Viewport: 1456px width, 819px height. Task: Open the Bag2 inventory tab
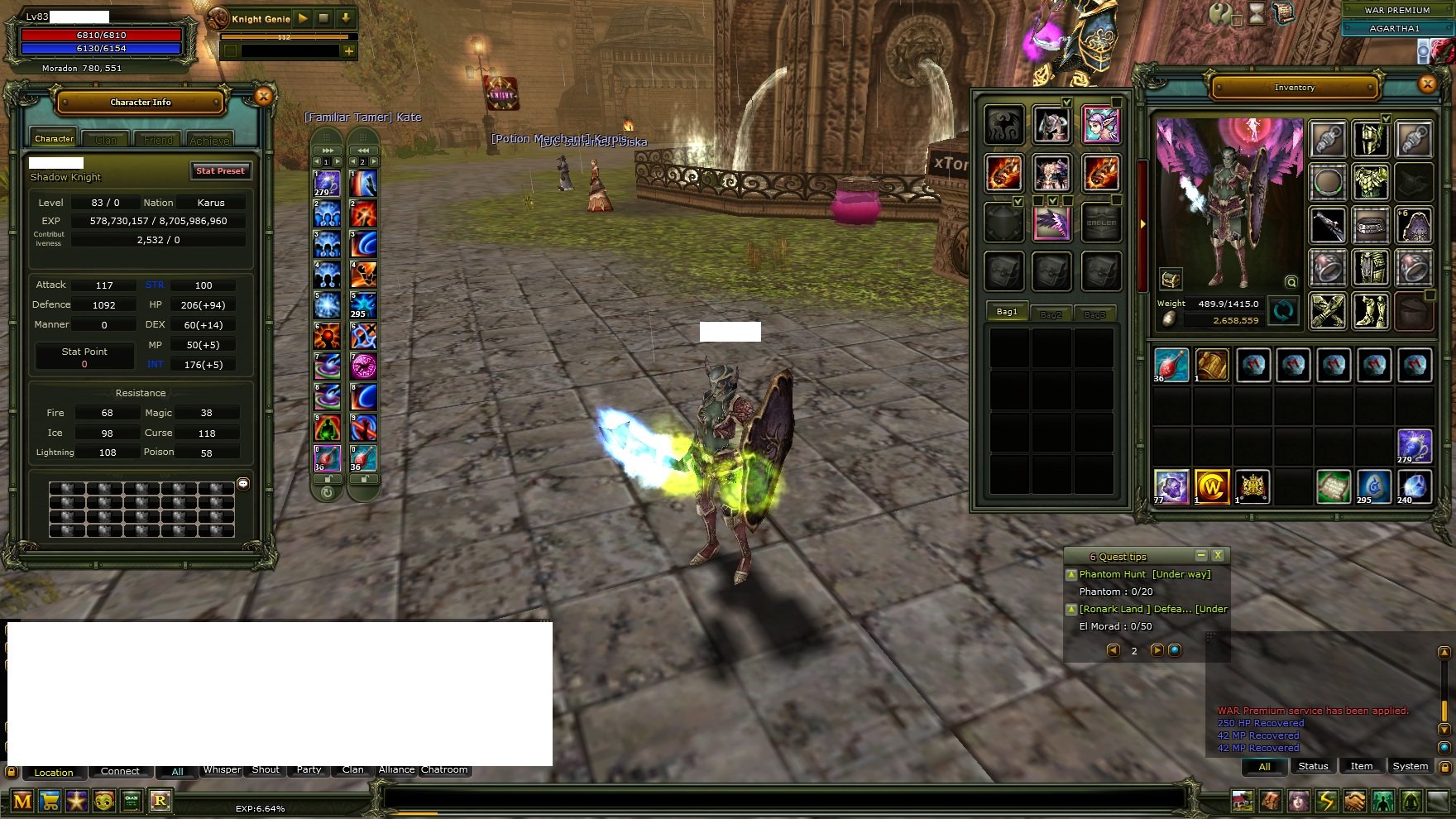pos(1051,313)
